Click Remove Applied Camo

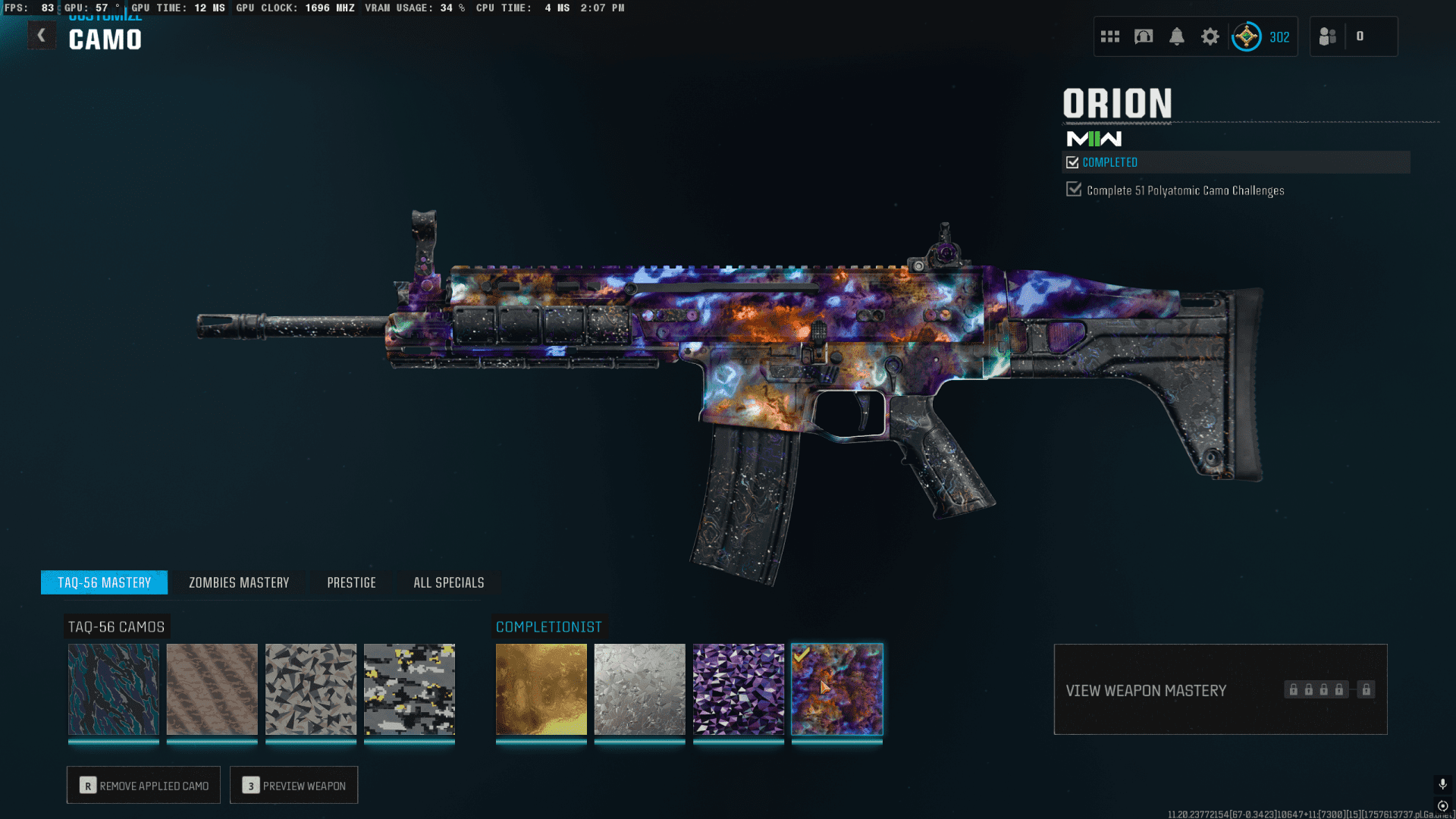144,786
